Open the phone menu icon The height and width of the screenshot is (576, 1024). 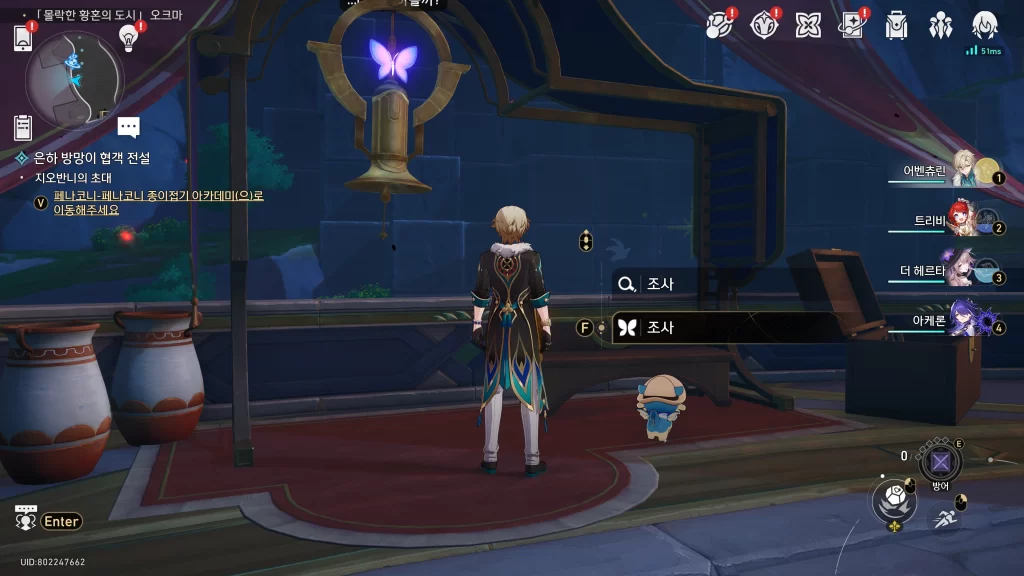pyautogui.click(x=23, y=38)
